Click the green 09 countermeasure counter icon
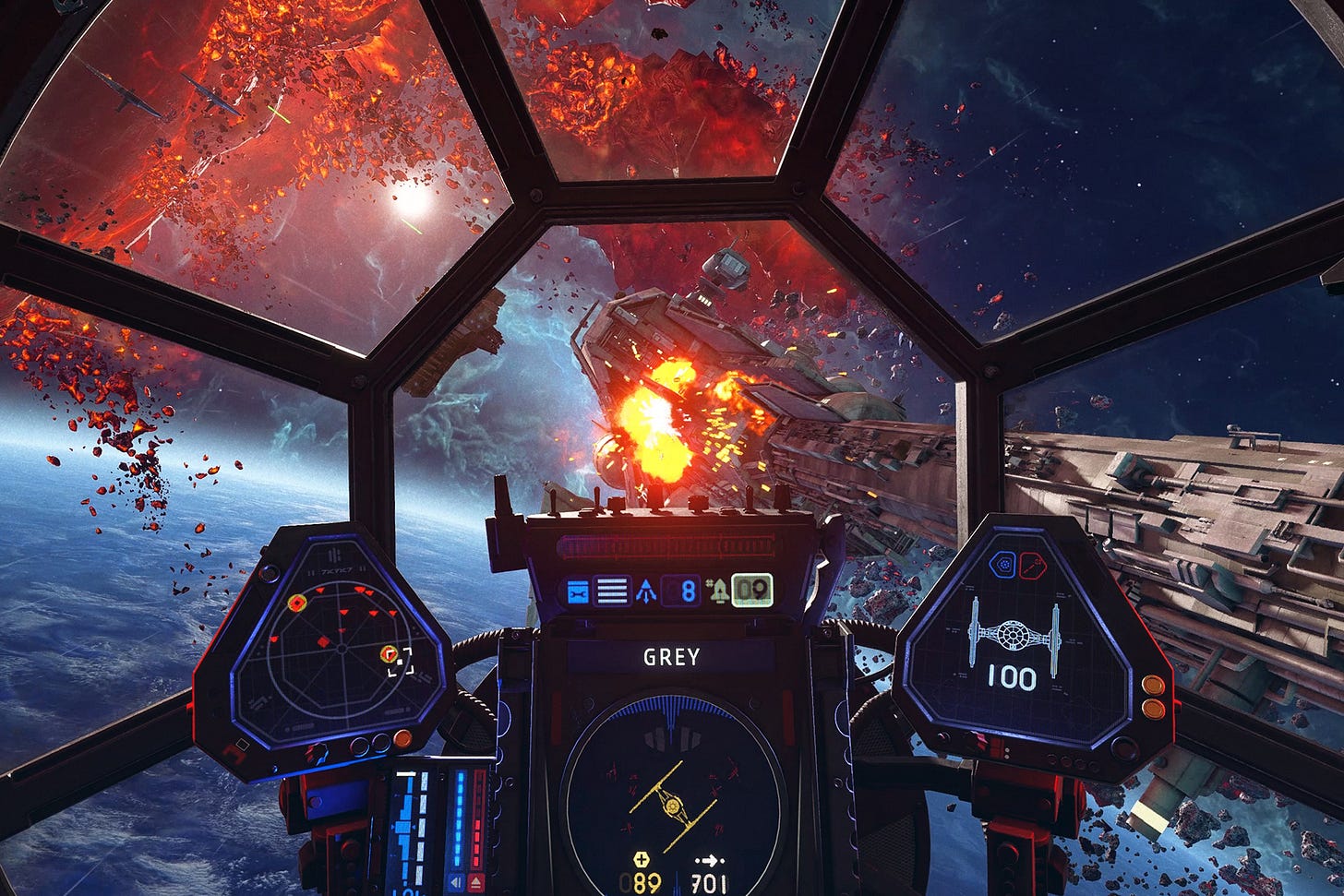 click(753, 589)
